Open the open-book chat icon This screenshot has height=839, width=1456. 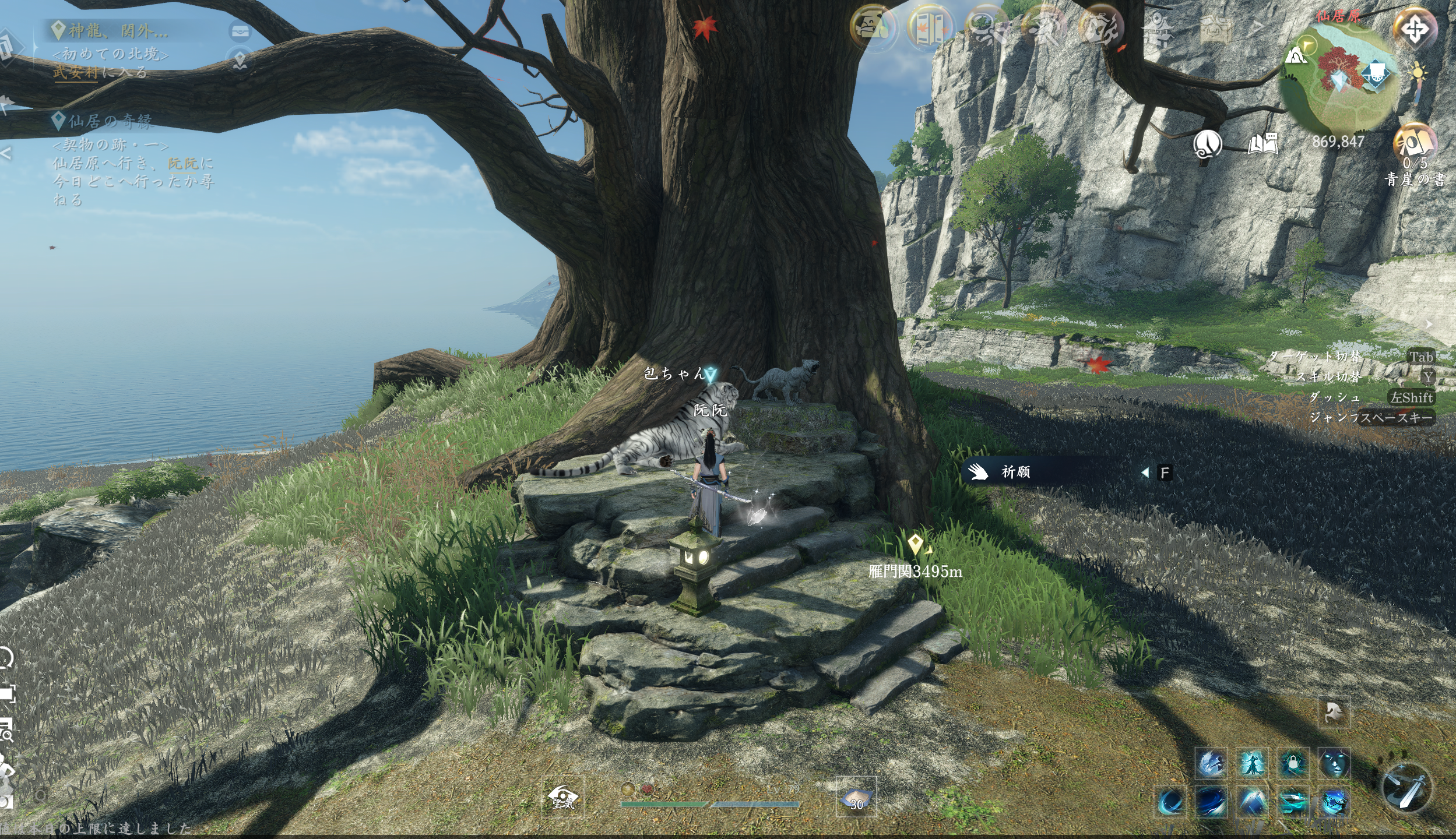pyautogui.click(x=1262, y=144)
